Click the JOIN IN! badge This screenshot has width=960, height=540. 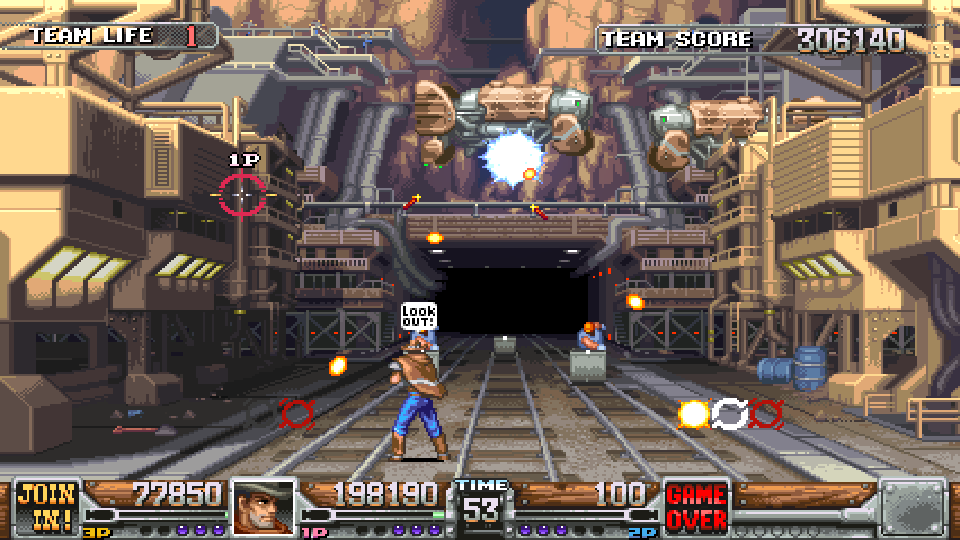47,507
